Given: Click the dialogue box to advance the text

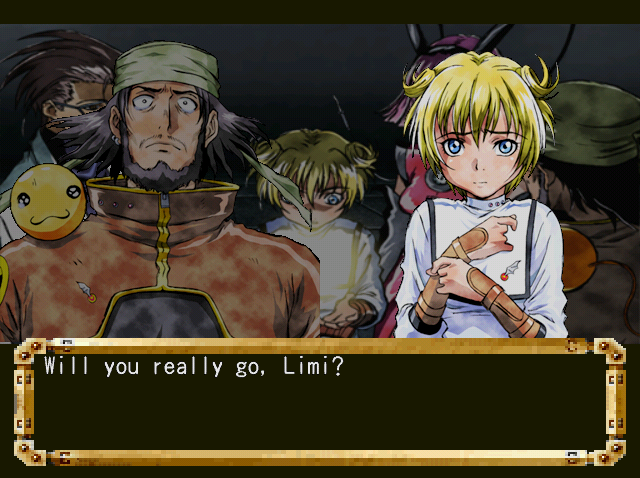Looking at the screenshot, I should pyautogui.click(x=319, y=402).
